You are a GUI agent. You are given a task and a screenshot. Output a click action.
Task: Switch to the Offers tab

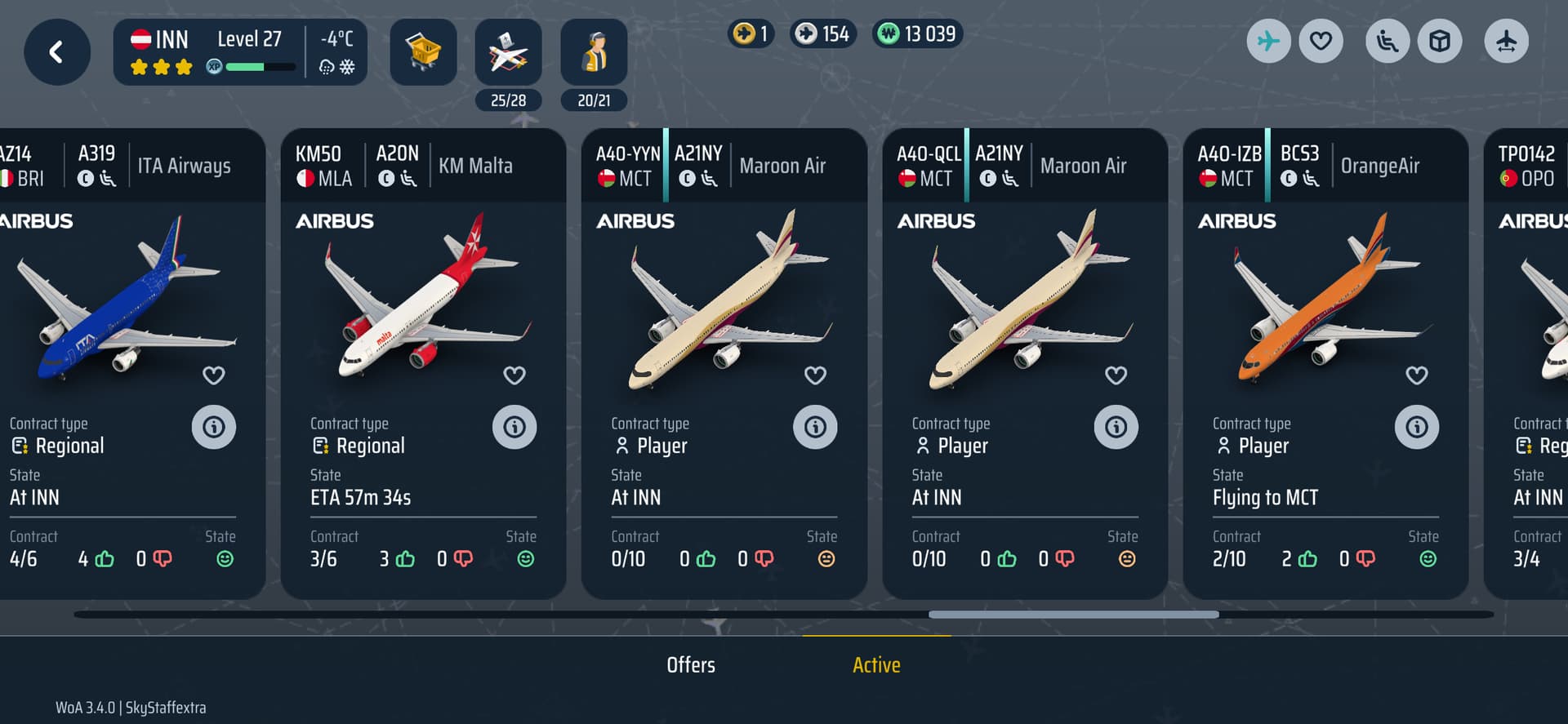(691, 665)
